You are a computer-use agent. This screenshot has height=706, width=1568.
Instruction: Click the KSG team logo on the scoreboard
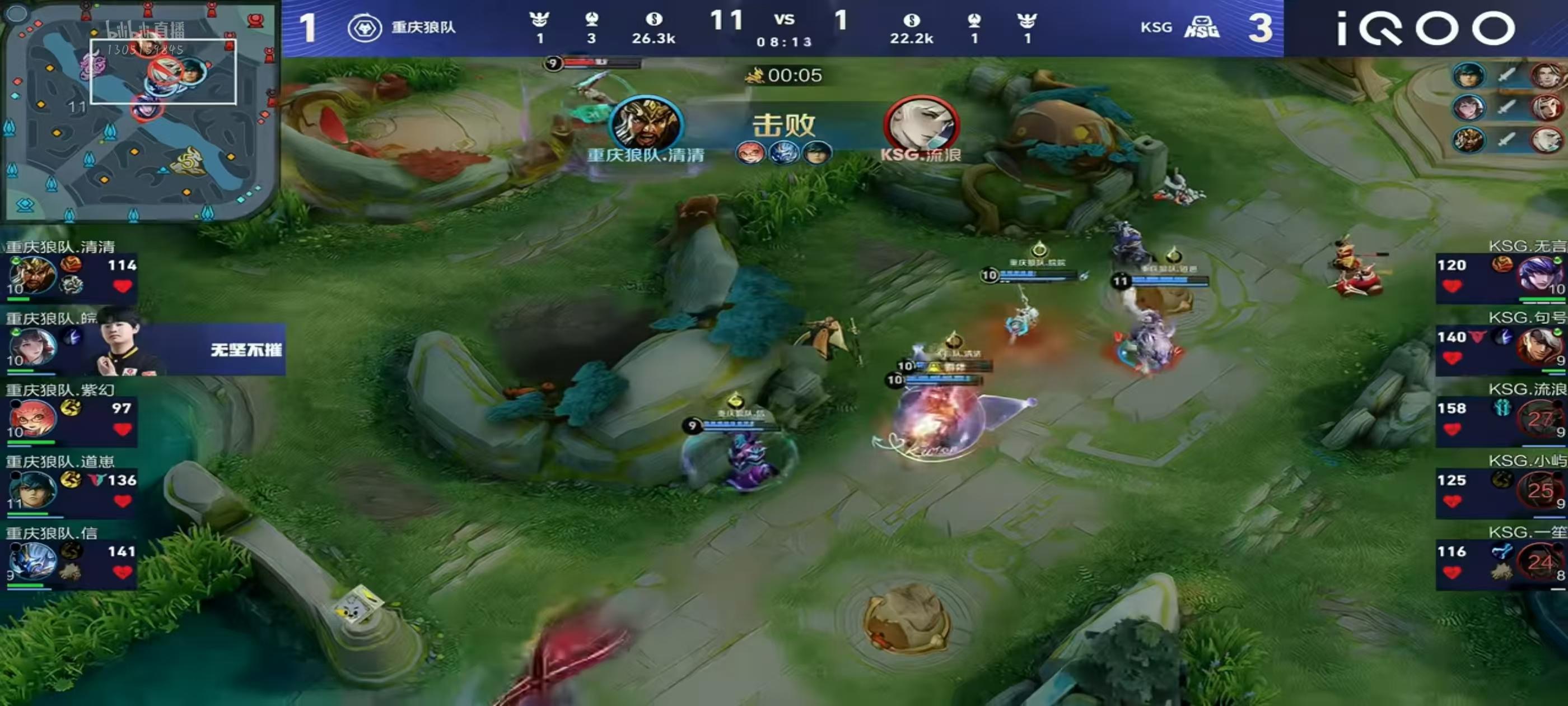[x=1202, y=28]
